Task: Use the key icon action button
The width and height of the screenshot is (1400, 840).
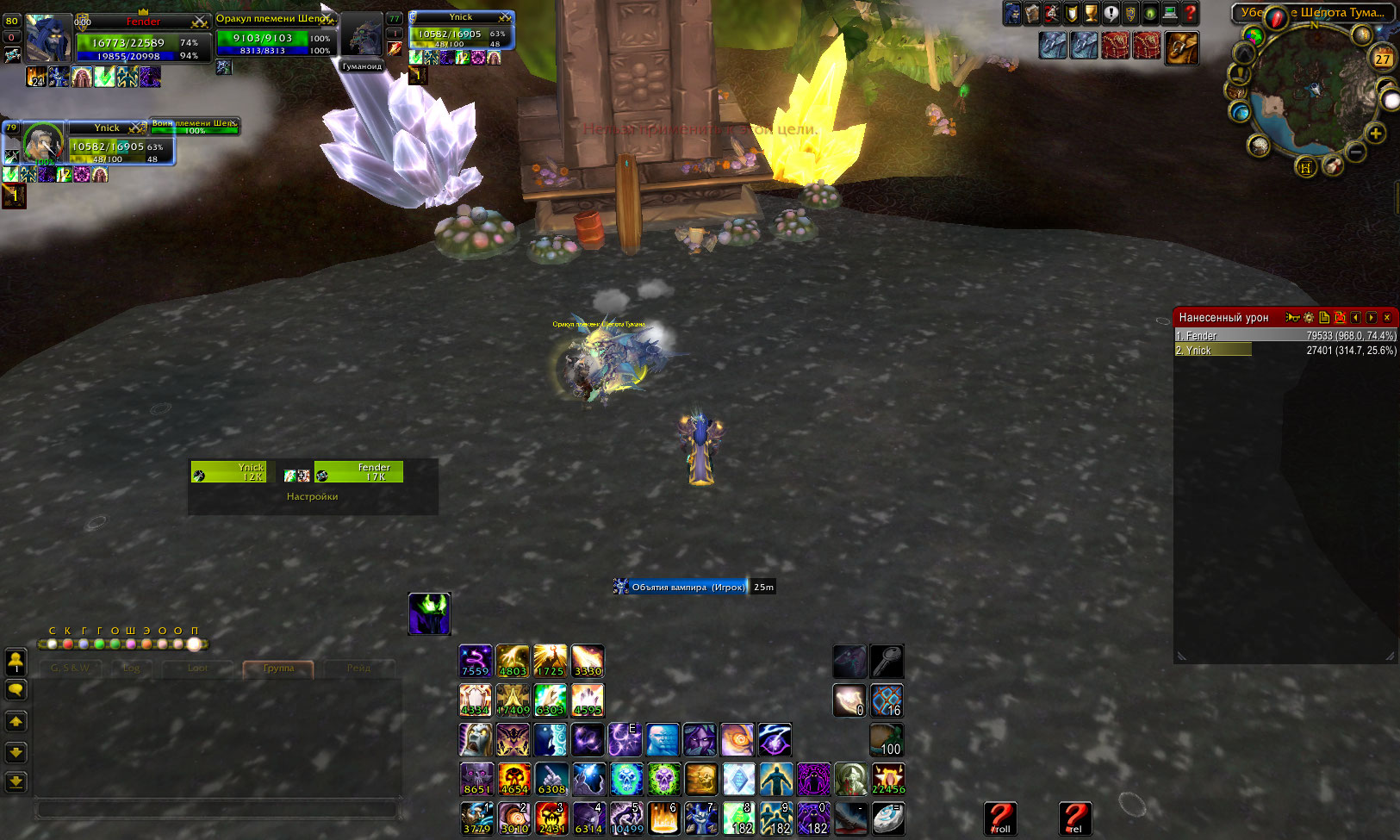Action: tap(887, 661)
